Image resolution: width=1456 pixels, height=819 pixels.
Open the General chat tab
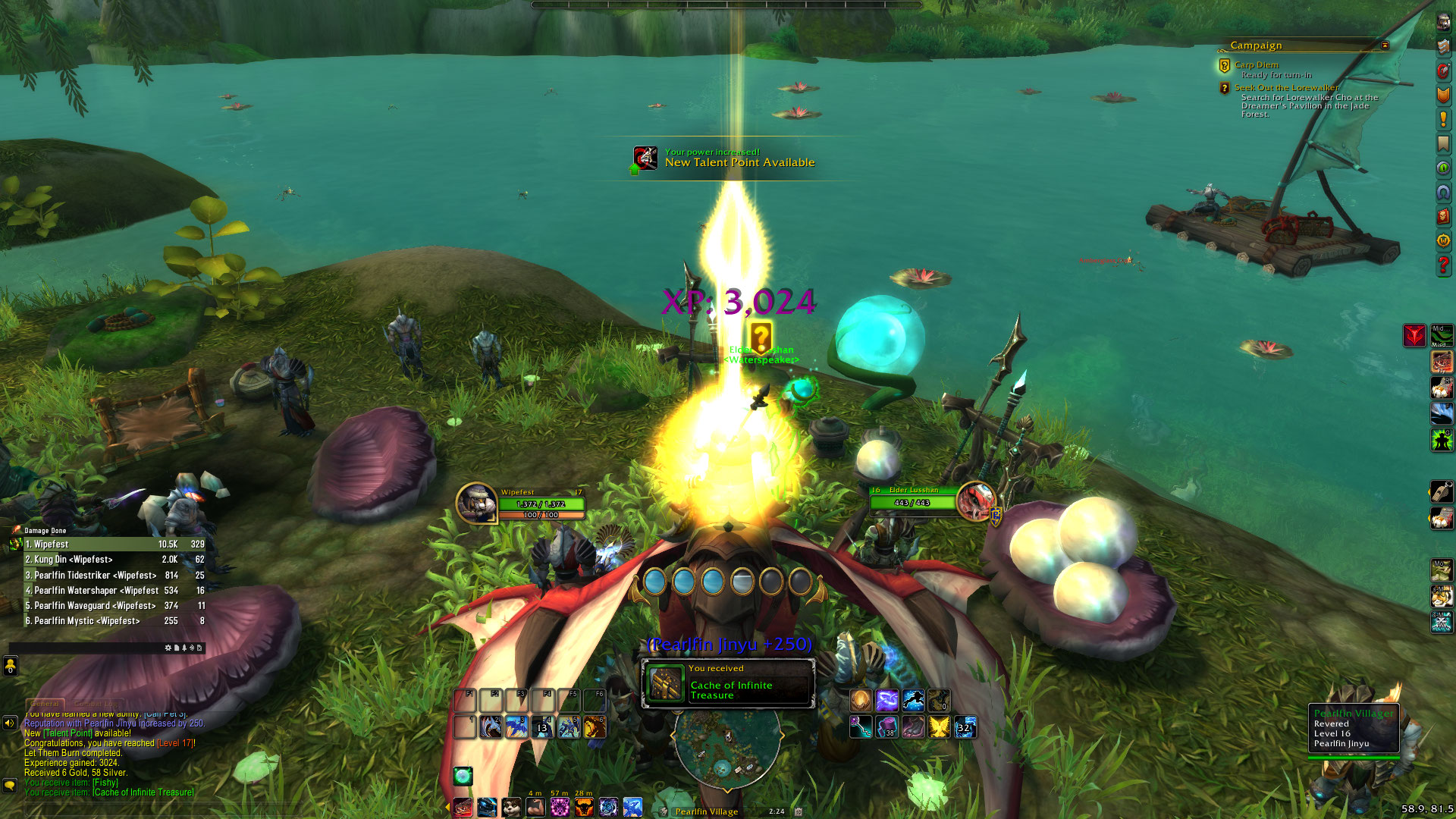pyautogui.click(x=45, y=704)
